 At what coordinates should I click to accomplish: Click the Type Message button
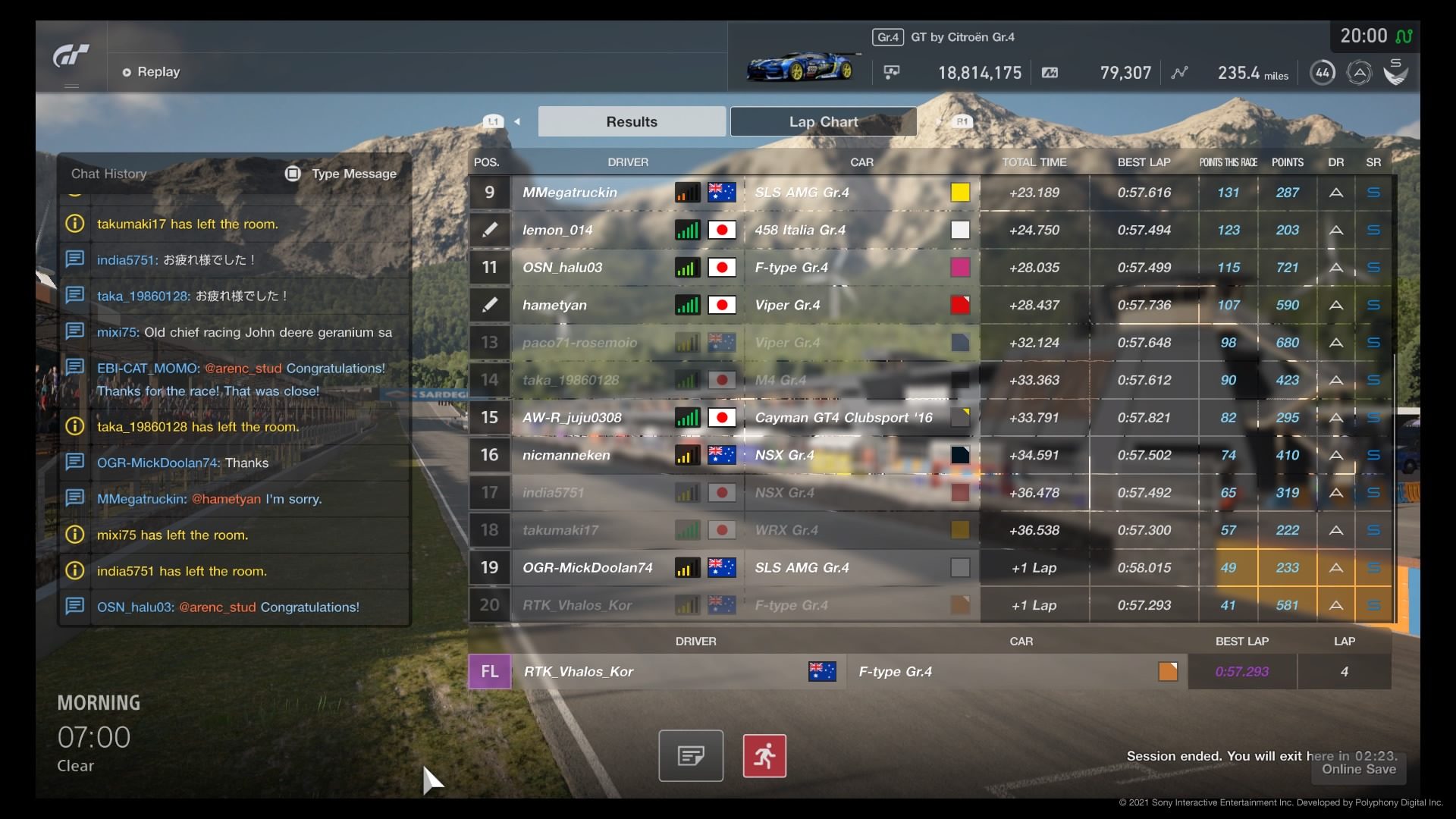(x=341, y=174)
